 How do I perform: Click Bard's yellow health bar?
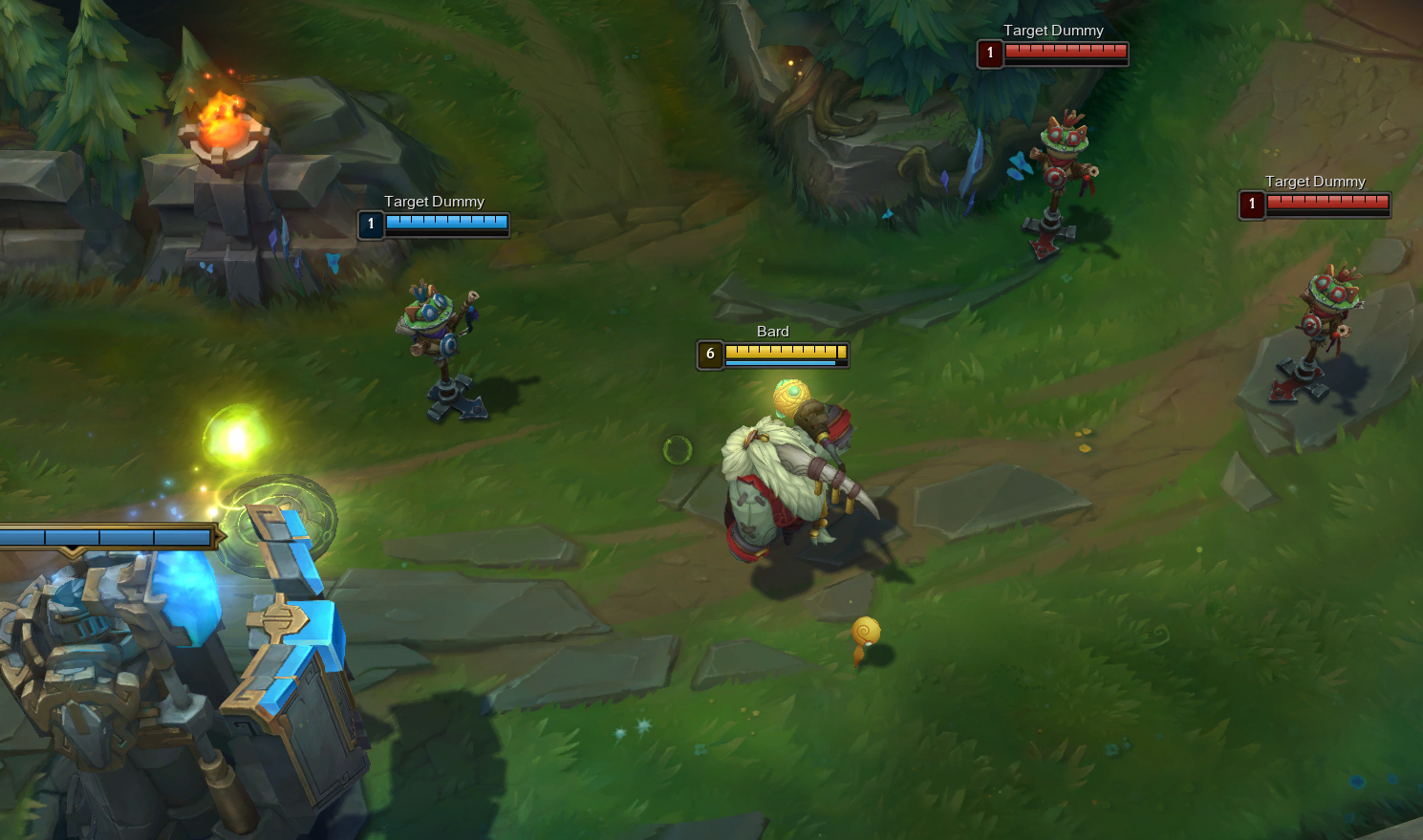click(784, 353)
